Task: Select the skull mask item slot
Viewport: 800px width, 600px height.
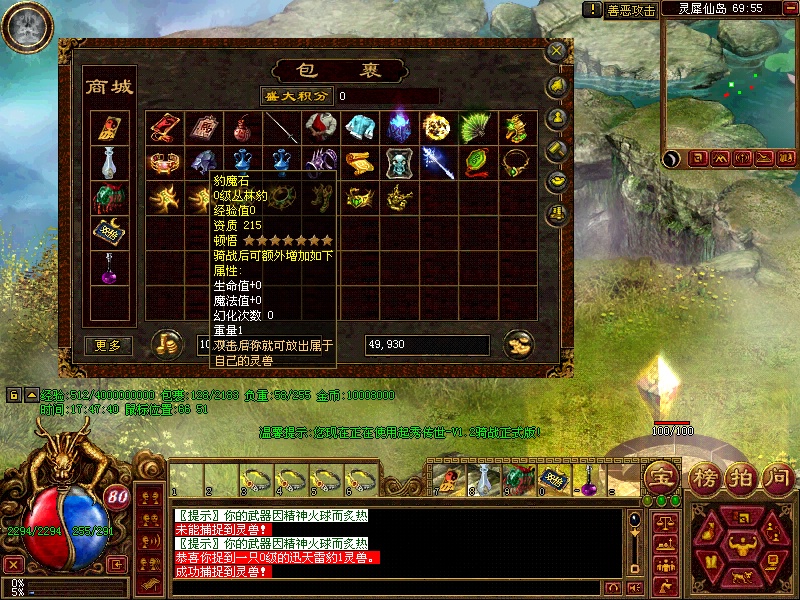Action: point(397,162)
